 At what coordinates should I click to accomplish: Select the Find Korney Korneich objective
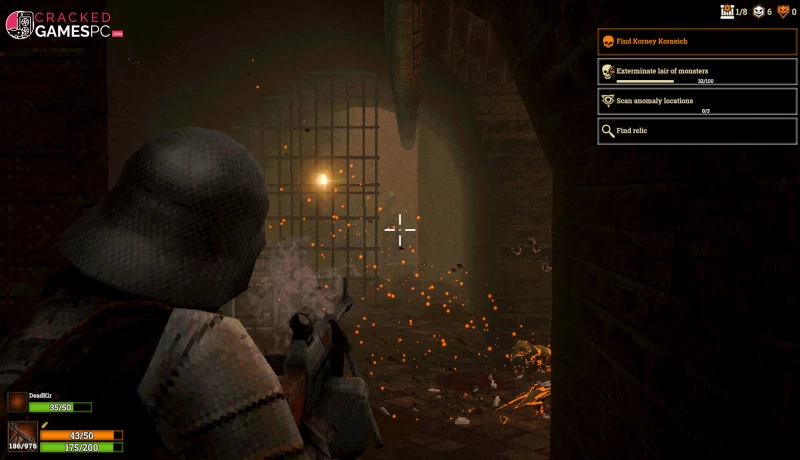coord(697,41)
